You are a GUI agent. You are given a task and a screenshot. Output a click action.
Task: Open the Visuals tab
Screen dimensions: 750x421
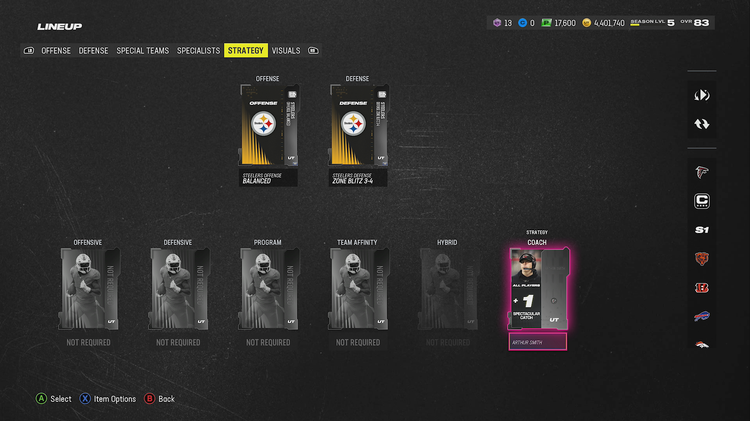pos(285,50)
